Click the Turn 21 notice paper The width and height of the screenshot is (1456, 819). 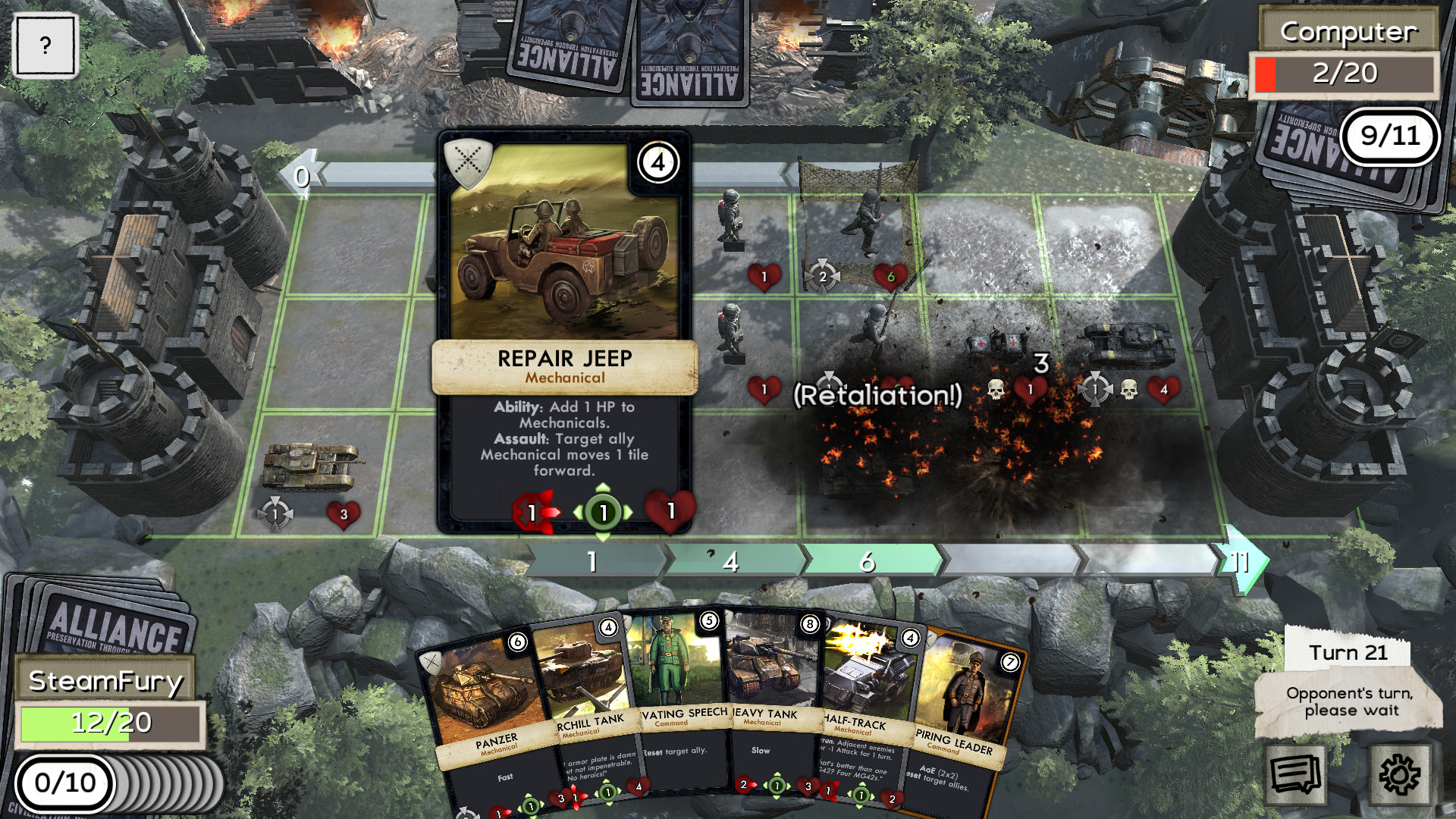(x=1351, y=654)
